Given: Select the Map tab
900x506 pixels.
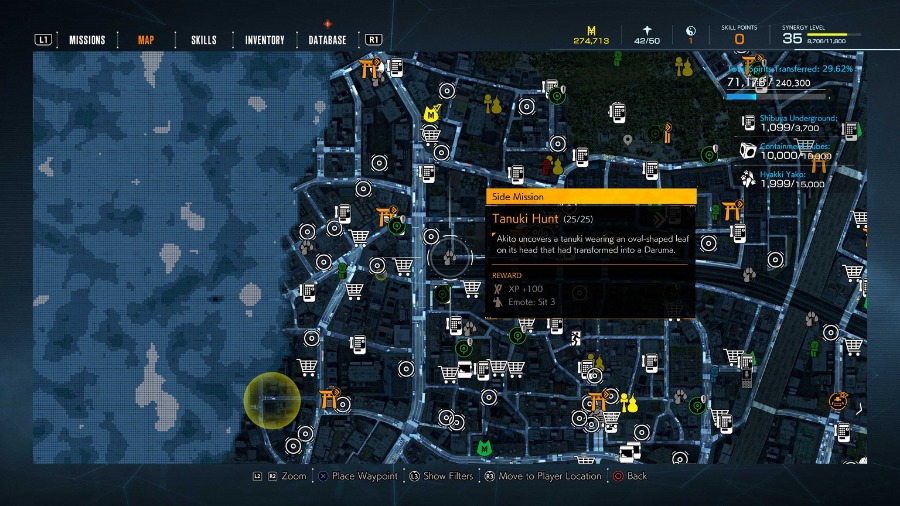Looking at the screenshot, I should [x=146, y=40].
